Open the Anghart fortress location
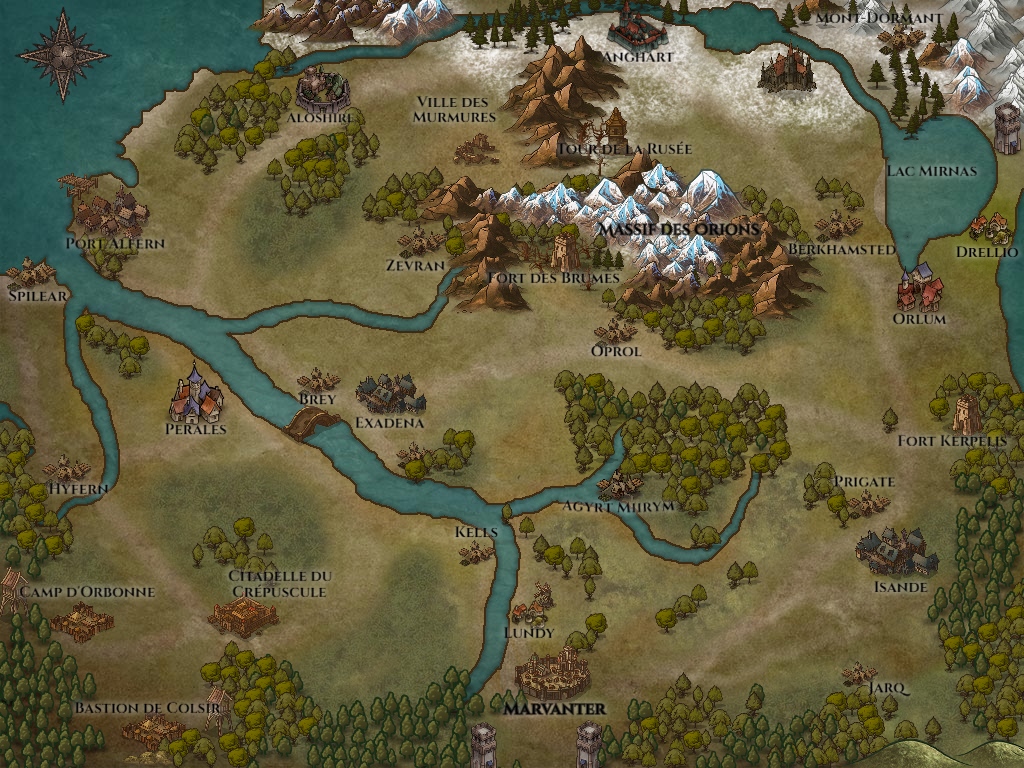Viewport: 1024px width, 768px height. [x=639, y=26]
